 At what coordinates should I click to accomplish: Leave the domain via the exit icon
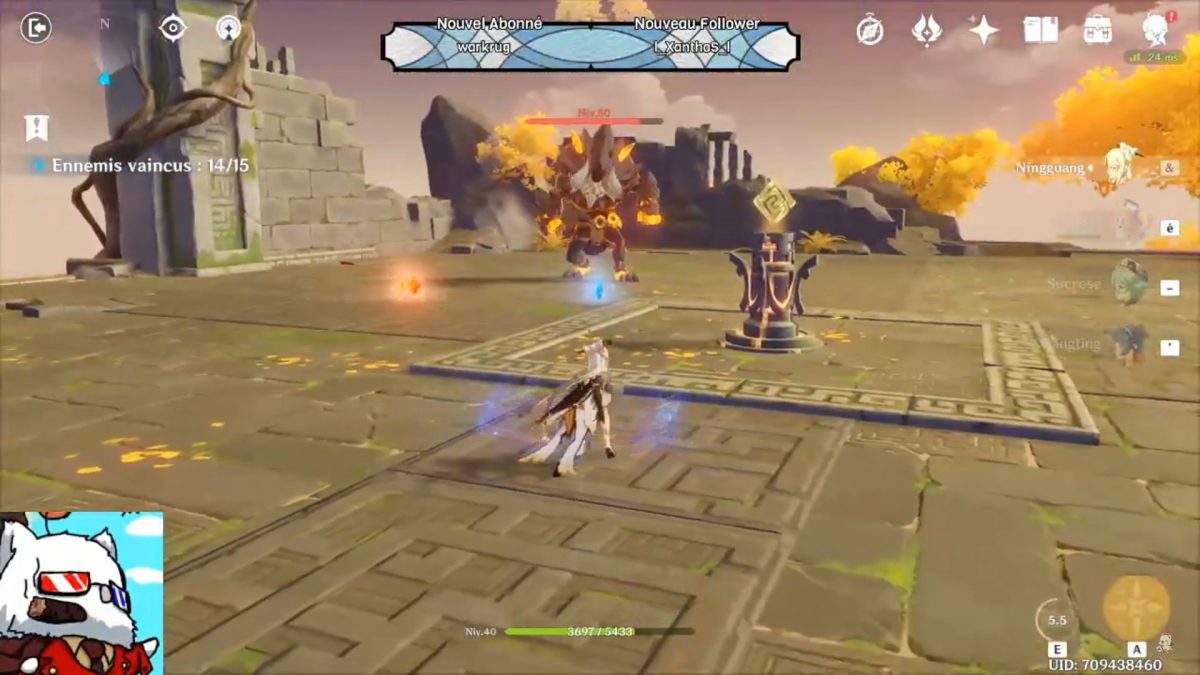[35, 28]
